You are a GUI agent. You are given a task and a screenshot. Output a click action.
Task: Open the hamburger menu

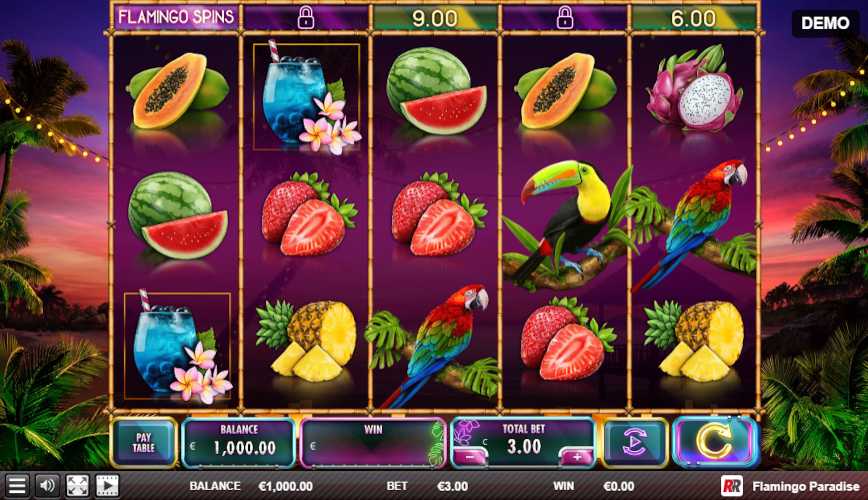pyautogui.click(x=17, y=486)
